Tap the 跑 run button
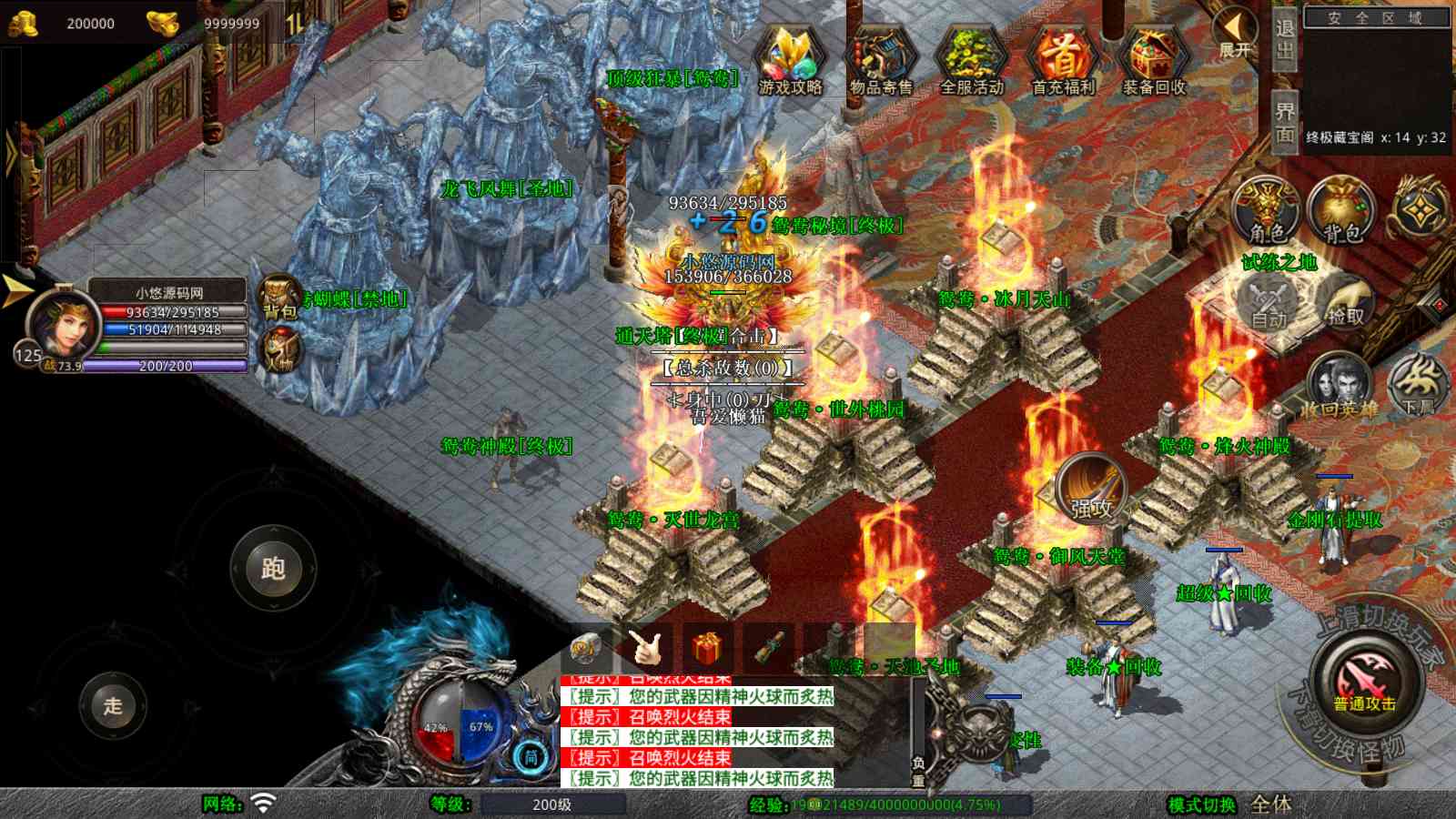This screenshot has height=819, width=1456. pyautogui.click(x=273, y=569)
